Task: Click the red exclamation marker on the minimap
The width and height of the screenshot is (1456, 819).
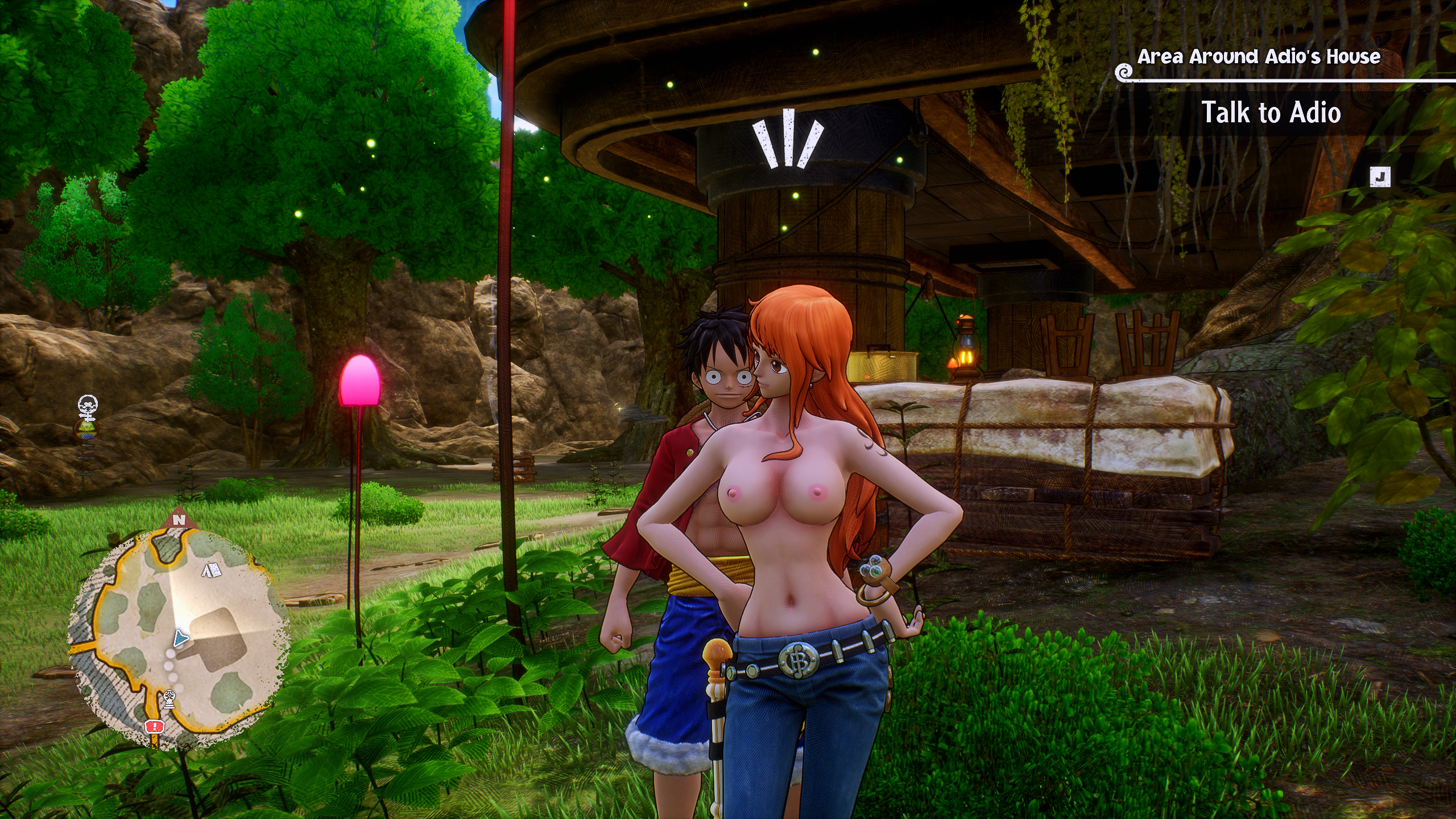Action: click(x=154, y=726)
